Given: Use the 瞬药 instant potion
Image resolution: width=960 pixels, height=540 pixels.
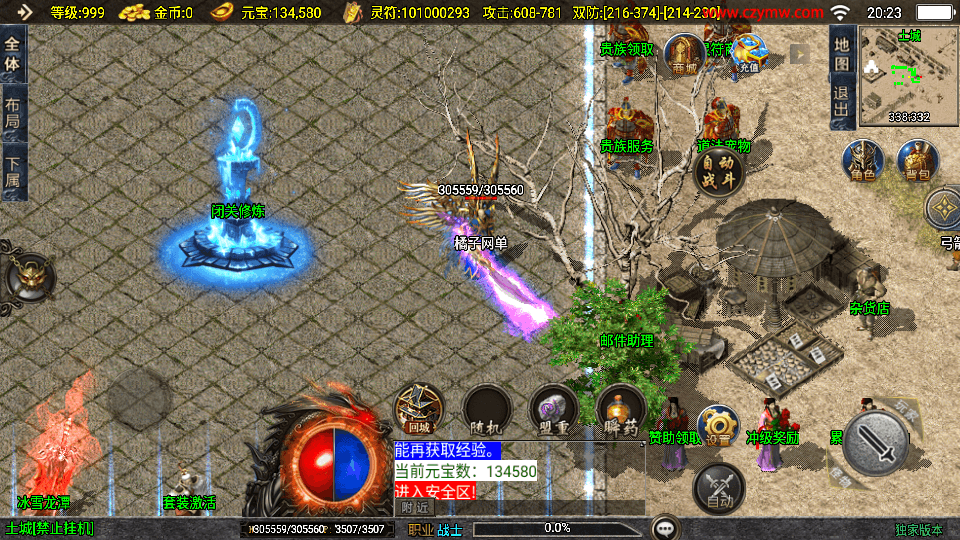Looking at the screenshot, I should click(x=620, y=409).
